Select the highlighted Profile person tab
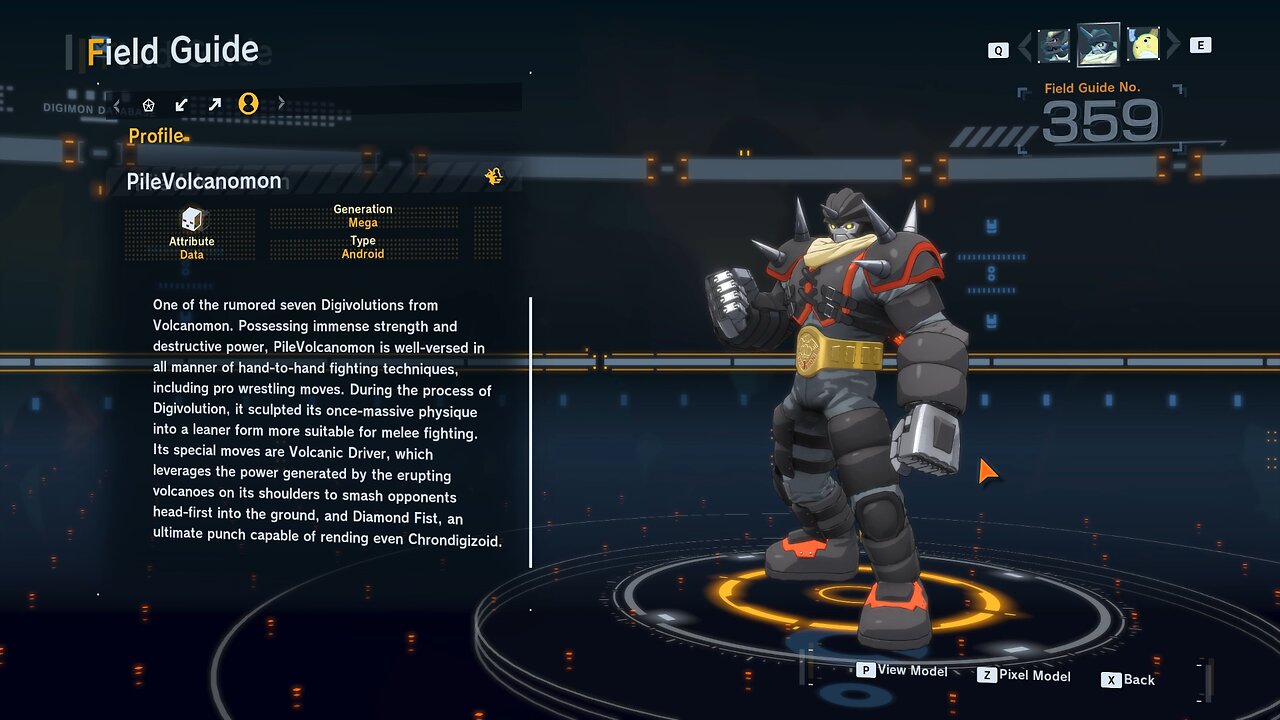Screen dimensions: 1280x720 [249, 104]
